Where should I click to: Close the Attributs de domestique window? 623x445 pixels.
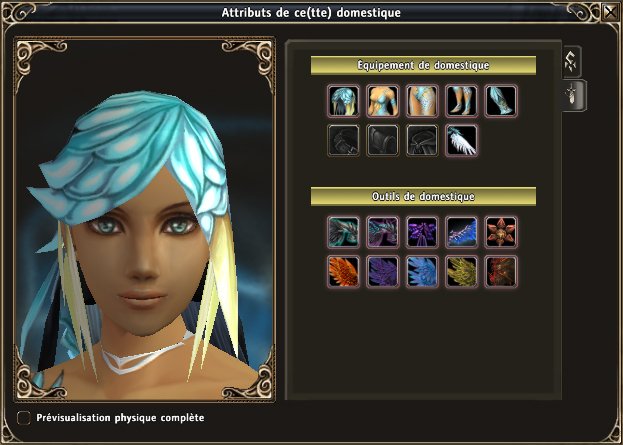pos(610,13)
